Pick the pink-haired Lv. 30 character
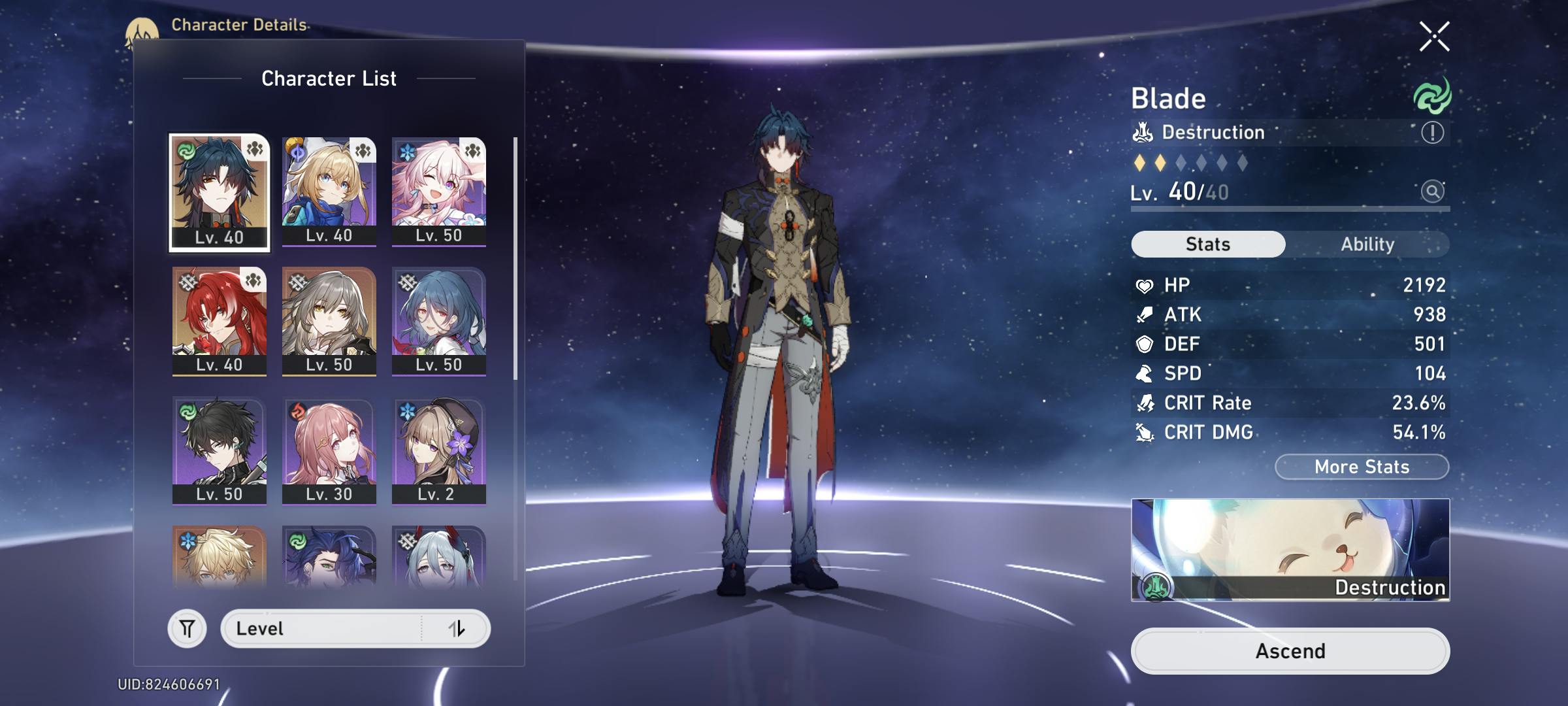1568x706 pixels. click(329, 450)
